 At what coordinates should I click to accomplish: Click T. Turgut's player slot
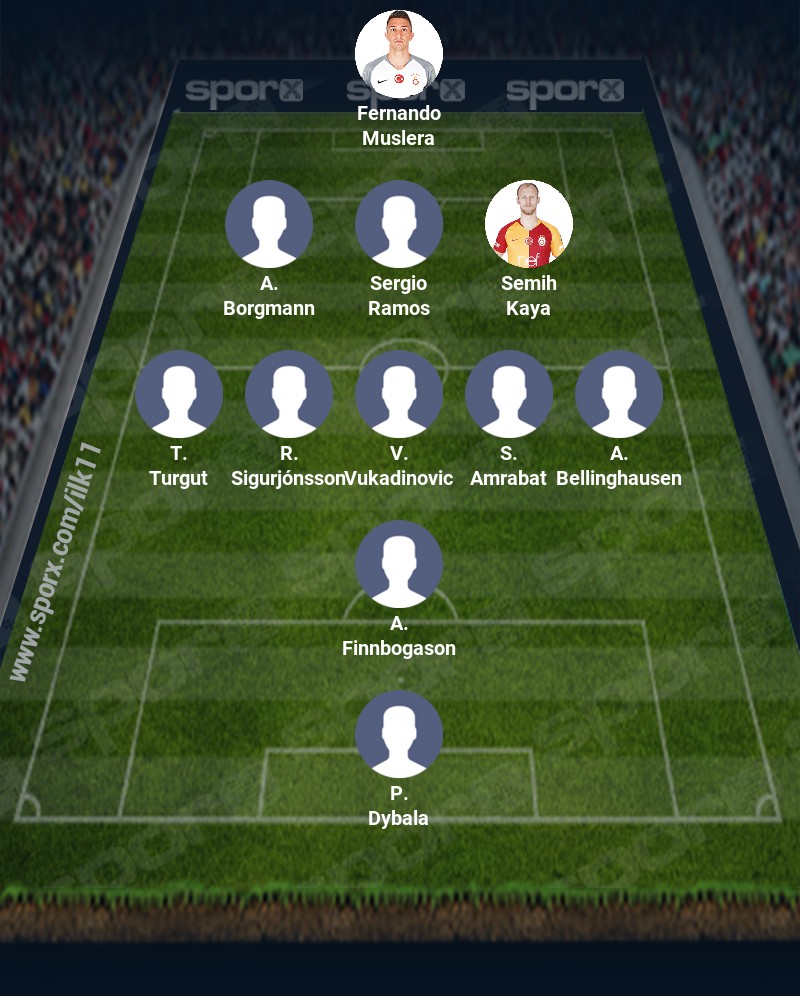[x=179, y=394]
